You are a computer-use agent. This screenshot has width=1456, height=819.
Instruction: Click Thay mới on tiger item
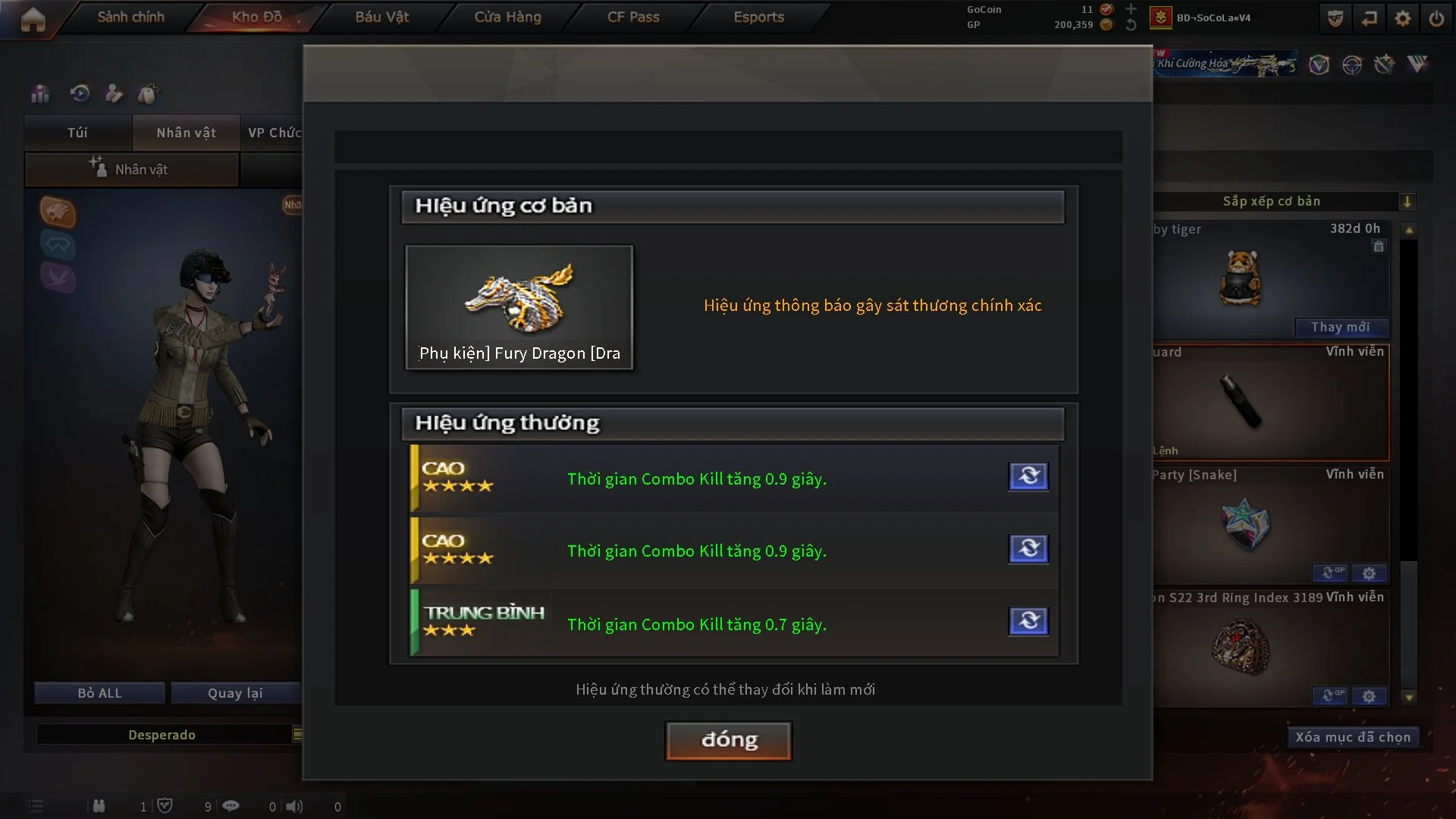tap(1340, 327)
